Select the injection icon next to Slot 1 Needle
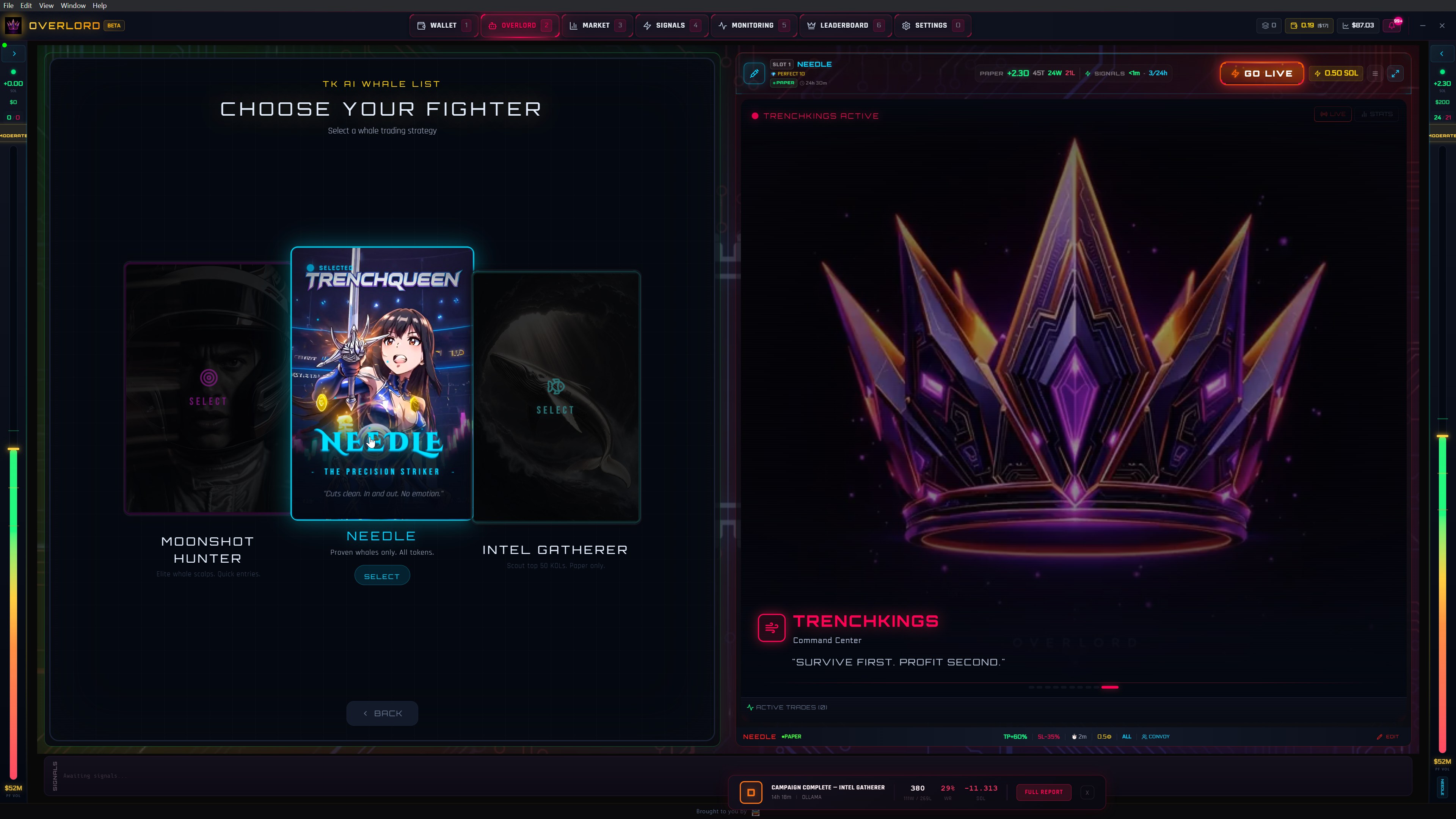1456x819 pixels. click(754, 73)
